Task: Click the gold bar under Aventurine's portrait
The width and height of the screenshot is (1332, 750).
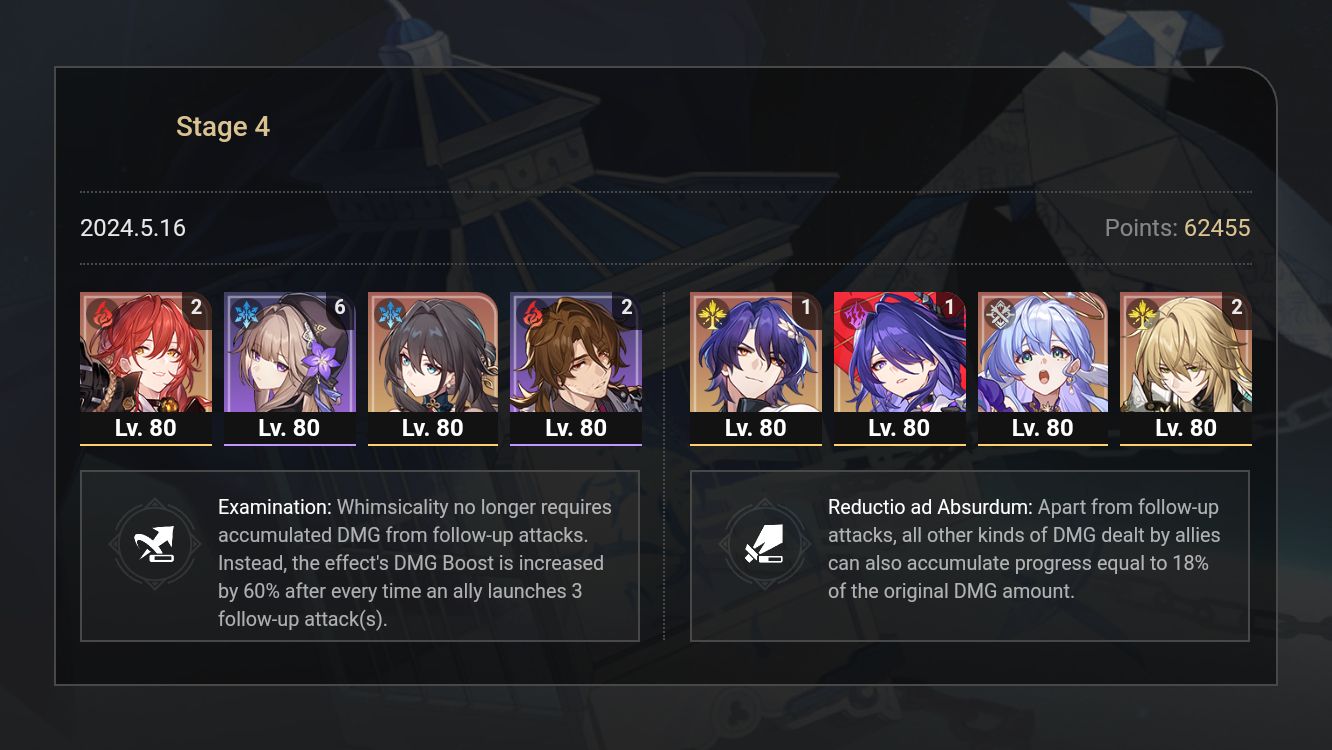Action: pyautogui.click(x=1186, y=443)
